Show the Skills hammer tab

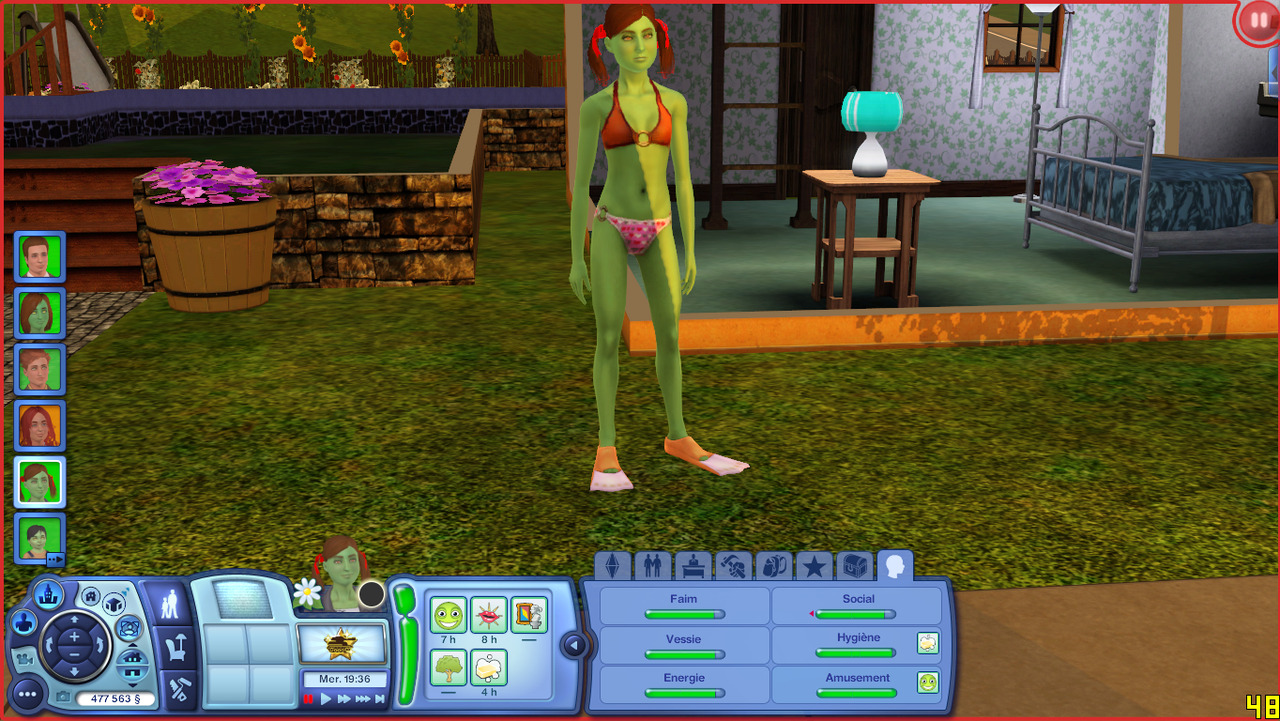733,567
